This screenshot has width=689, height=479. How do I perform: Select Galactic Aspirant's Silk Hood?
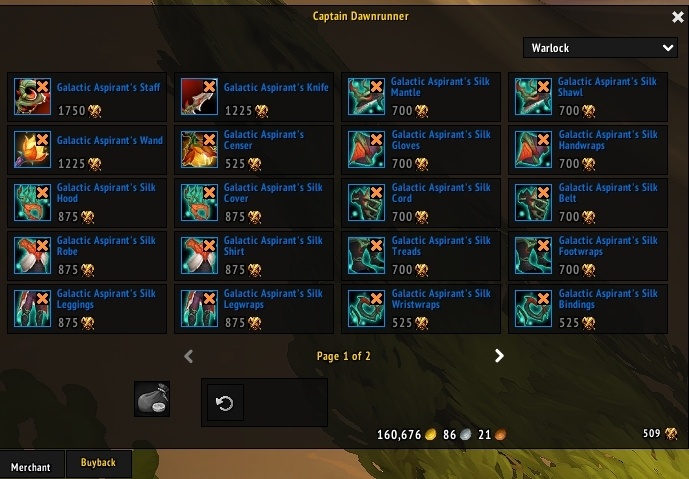32,202
